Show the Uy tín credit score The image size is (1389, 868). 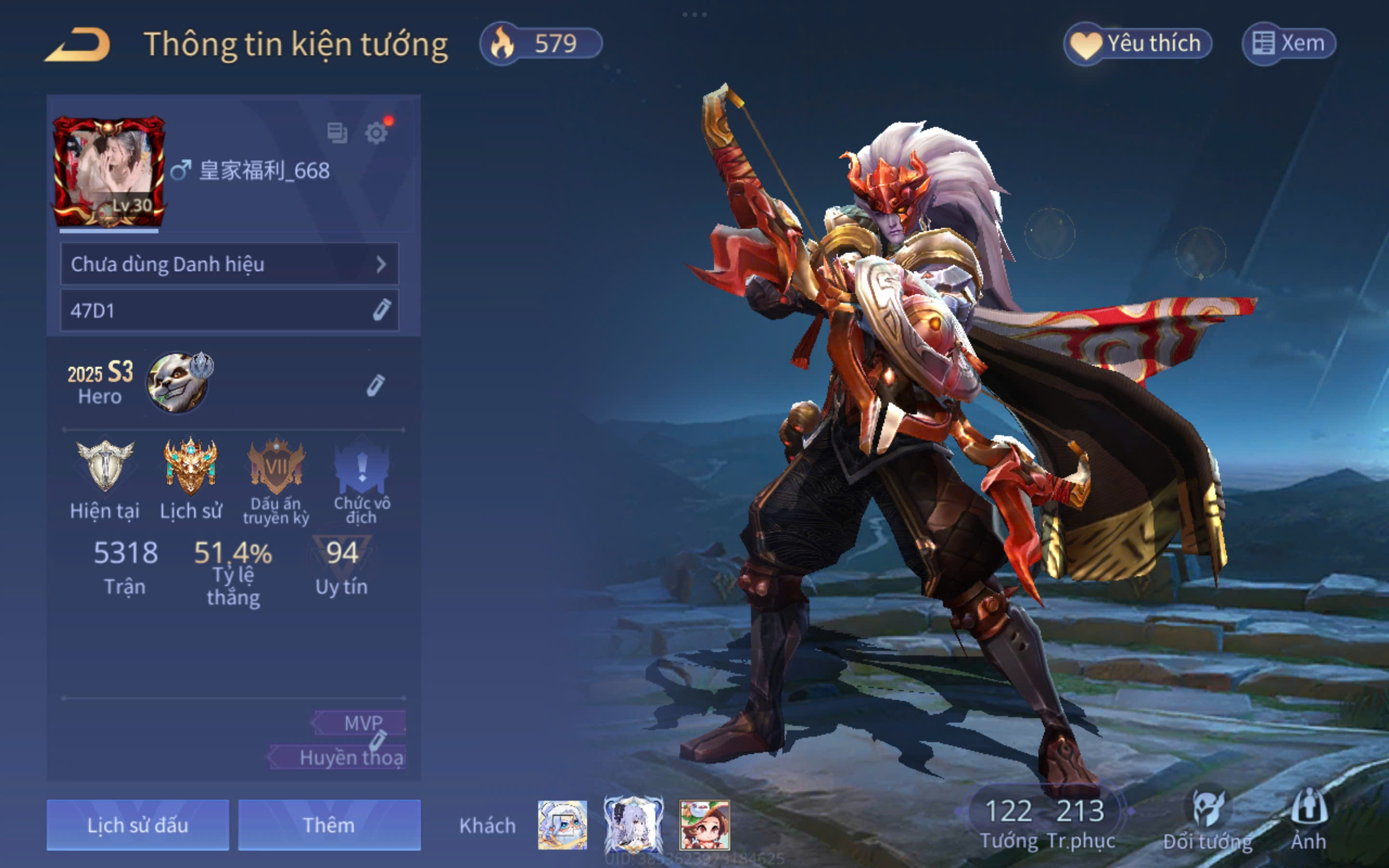(x=342, y=566)
